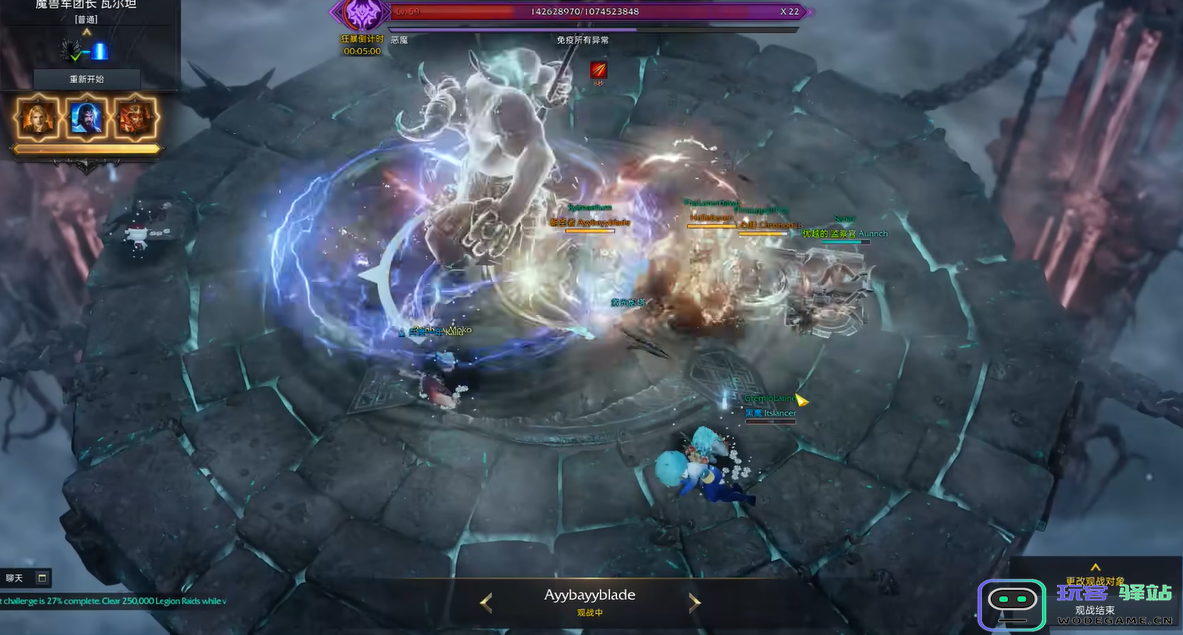The image size is (1183, 635).
Task: Spectate the previous player with the left arrow
Action: coord(486,602)
